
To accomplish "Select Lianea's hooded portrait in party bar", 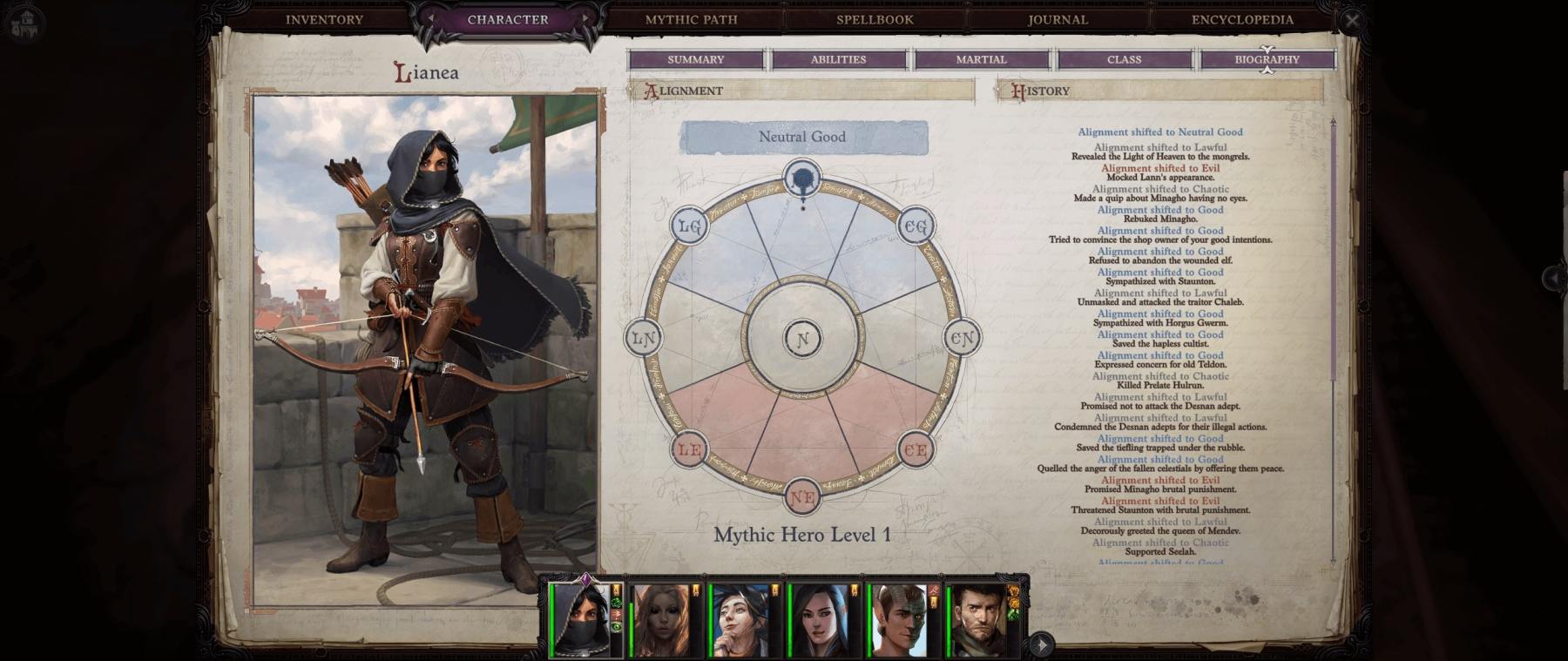I will 580,620.
